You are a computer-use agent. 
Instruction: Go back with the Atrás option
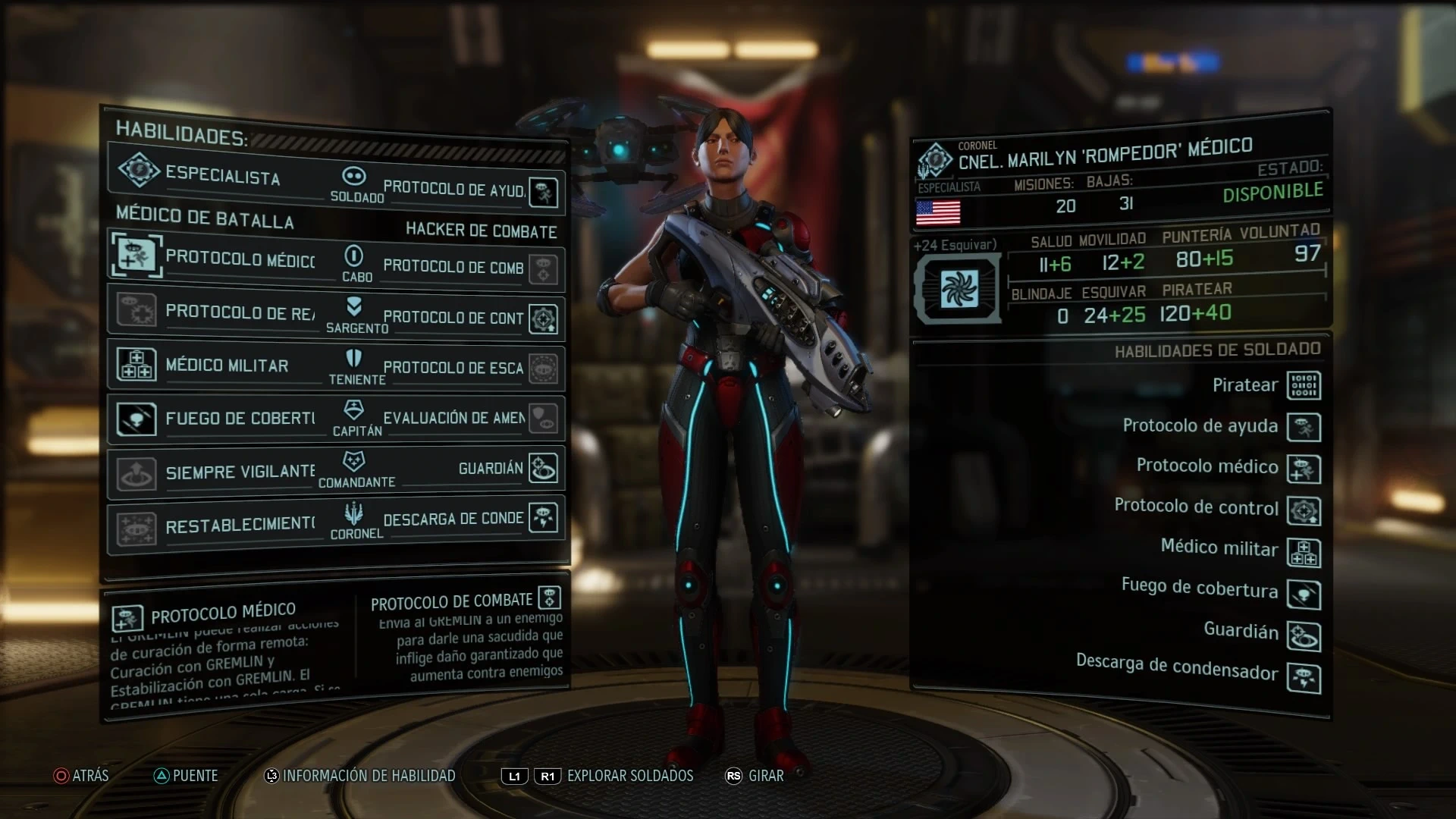[81, 776]
